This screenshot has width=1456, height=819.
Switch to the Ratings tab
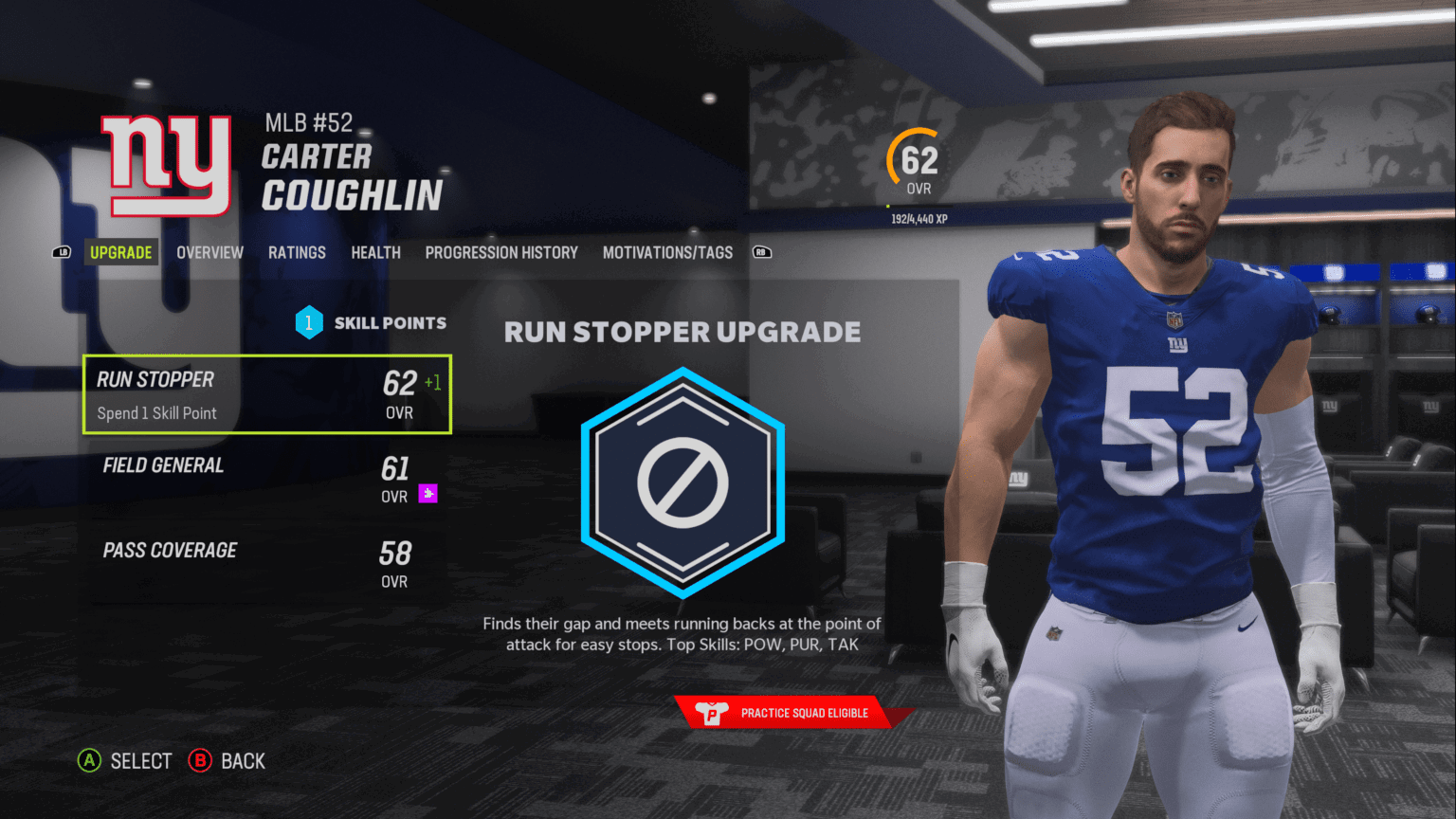(297, 252)
